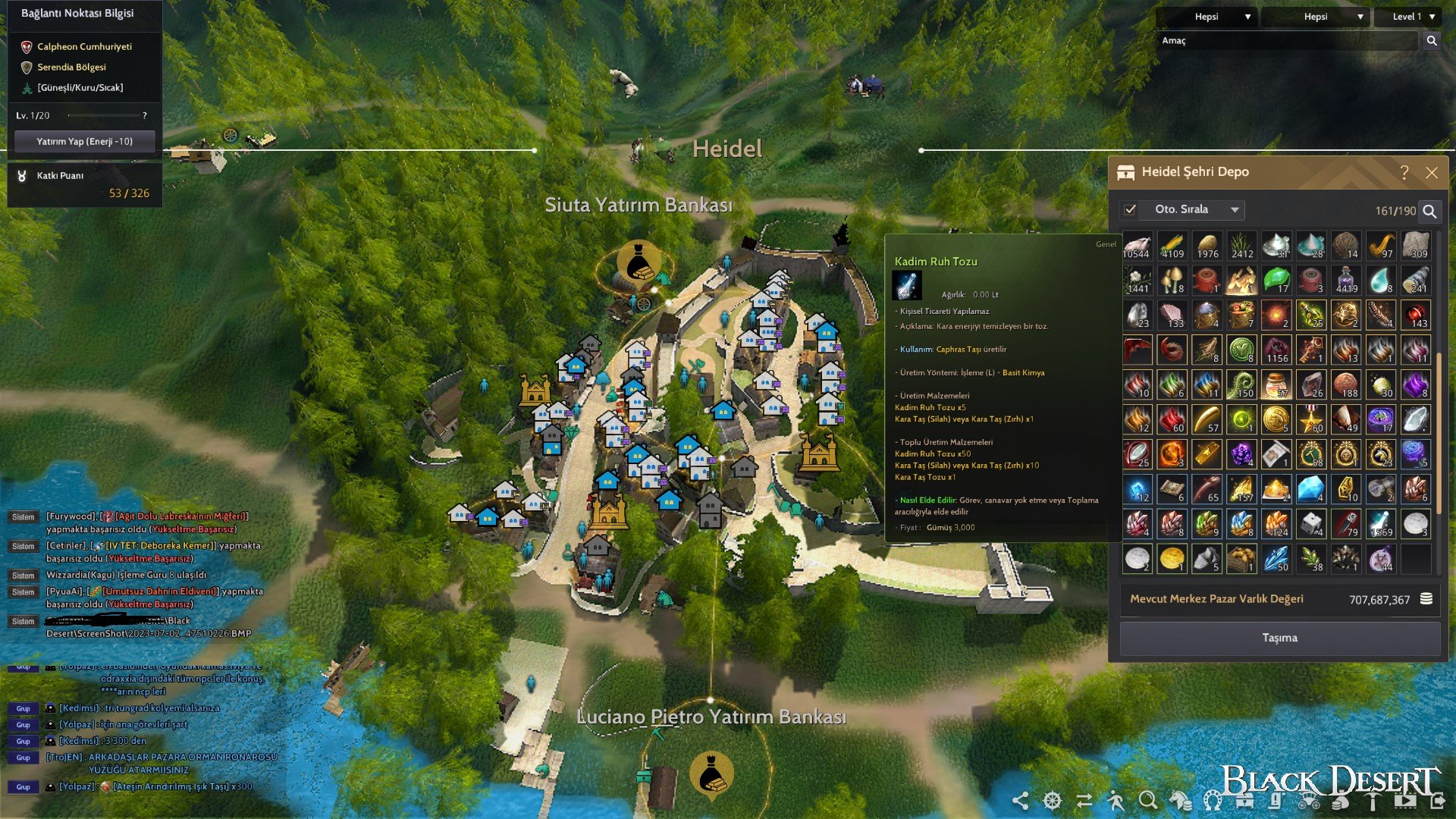Click the ship wheel toolbar icon
The image size is (1456, 819).
click(1053, 801)
